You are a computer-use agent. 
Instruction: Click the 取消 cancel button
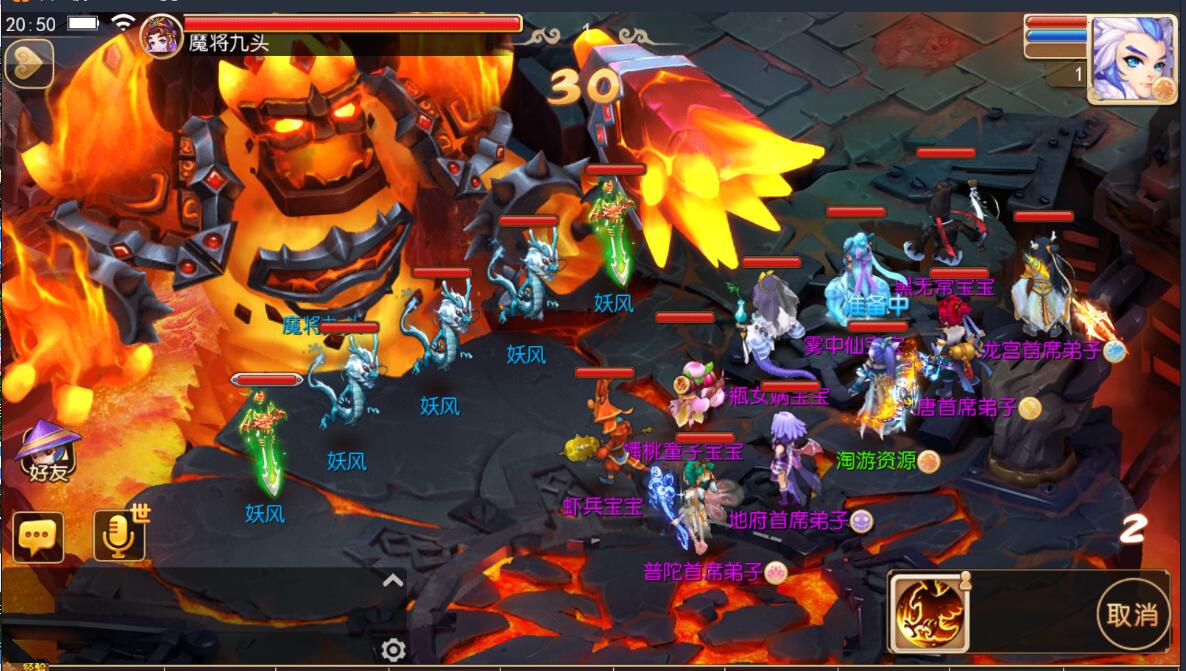[x=1134, y=612]
